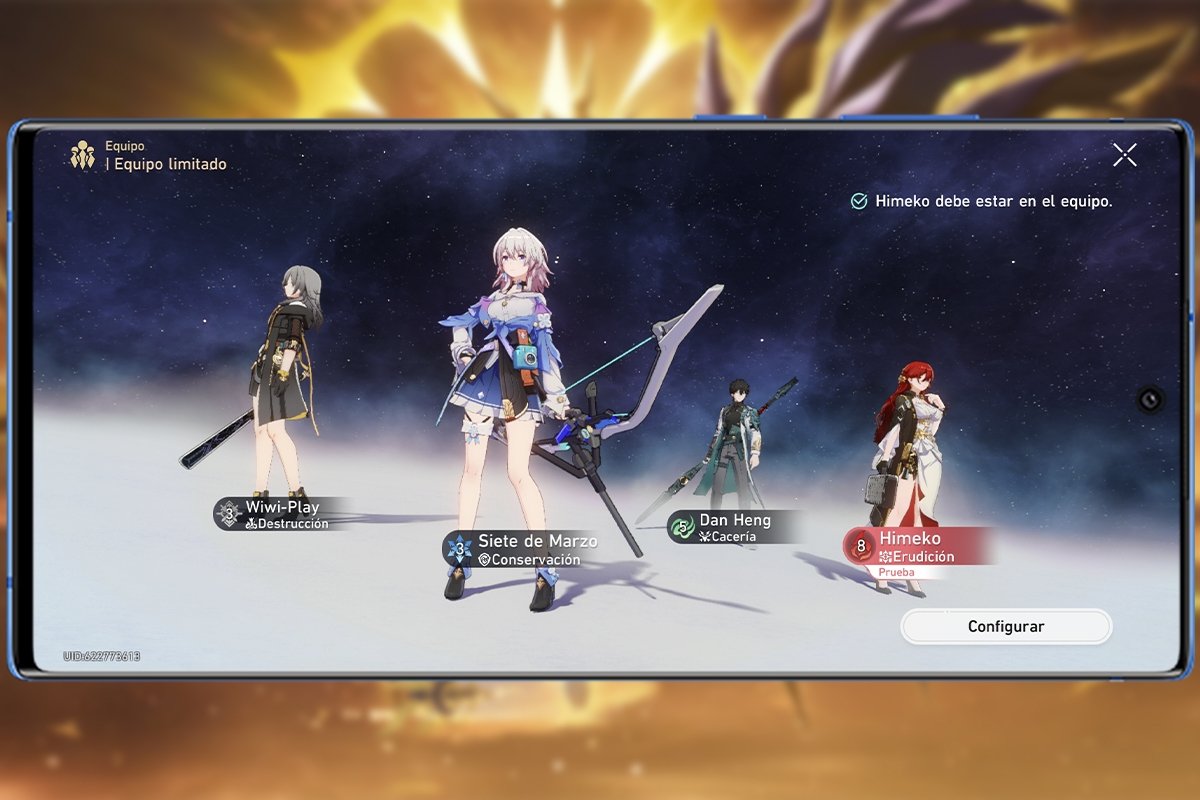Click the Configurar button
The width and height of the screenshot is (1200, 800).
coord(1005,627)
